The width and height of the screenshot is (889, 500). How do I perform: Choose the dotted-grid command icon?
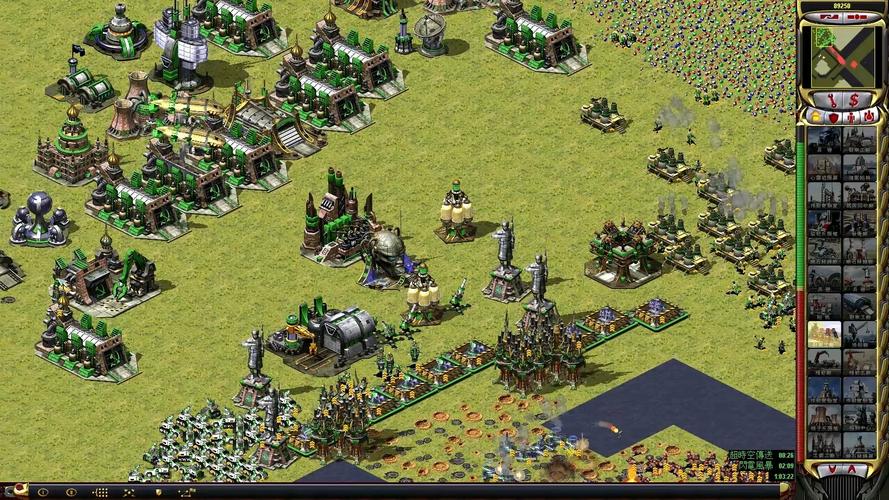[x=101, y=492]
